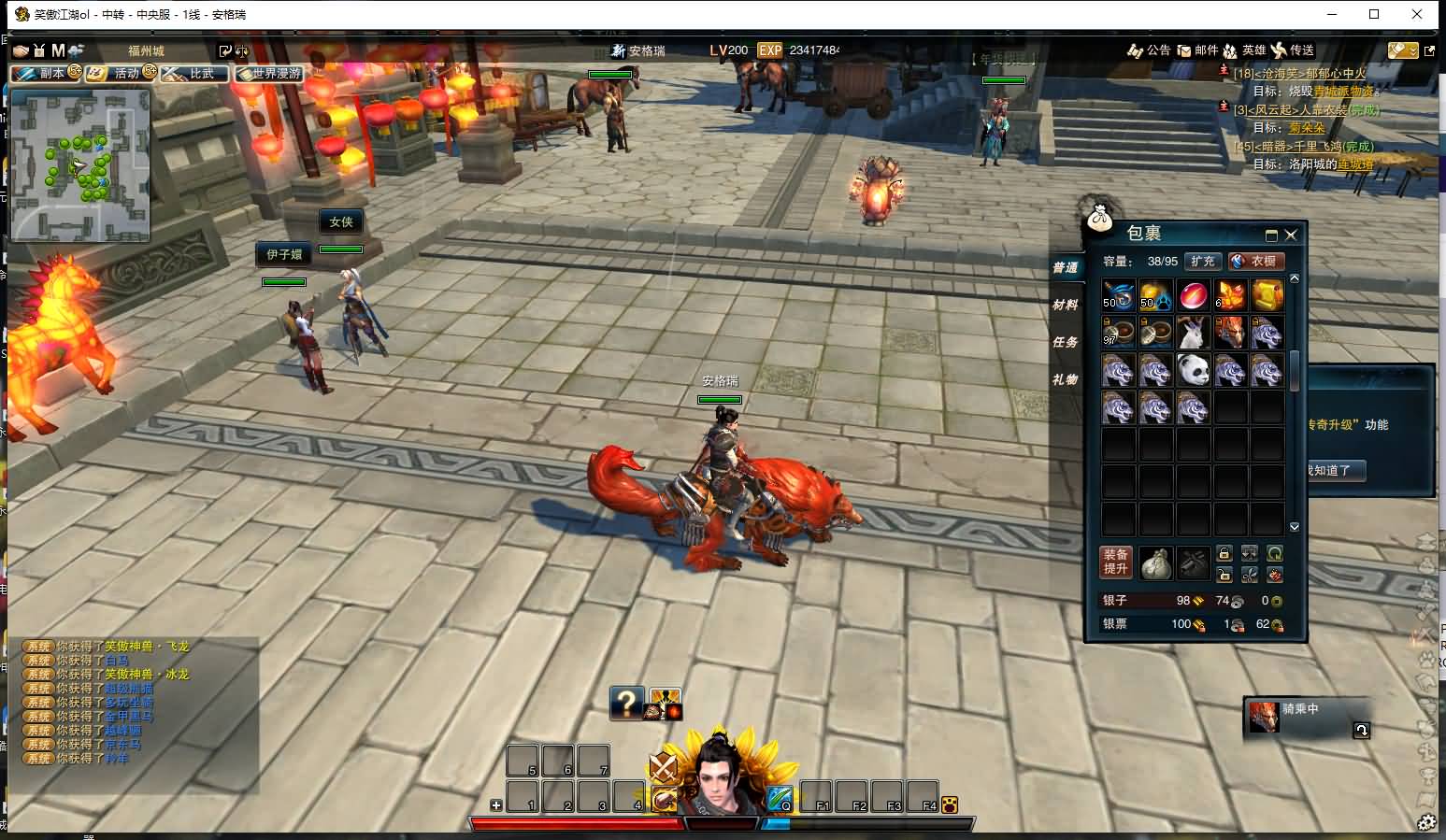This screenshot has height=840, width=1446.
Task: Open the 装备提升 equipment upgrade
Action: (x=1116, y=562)
